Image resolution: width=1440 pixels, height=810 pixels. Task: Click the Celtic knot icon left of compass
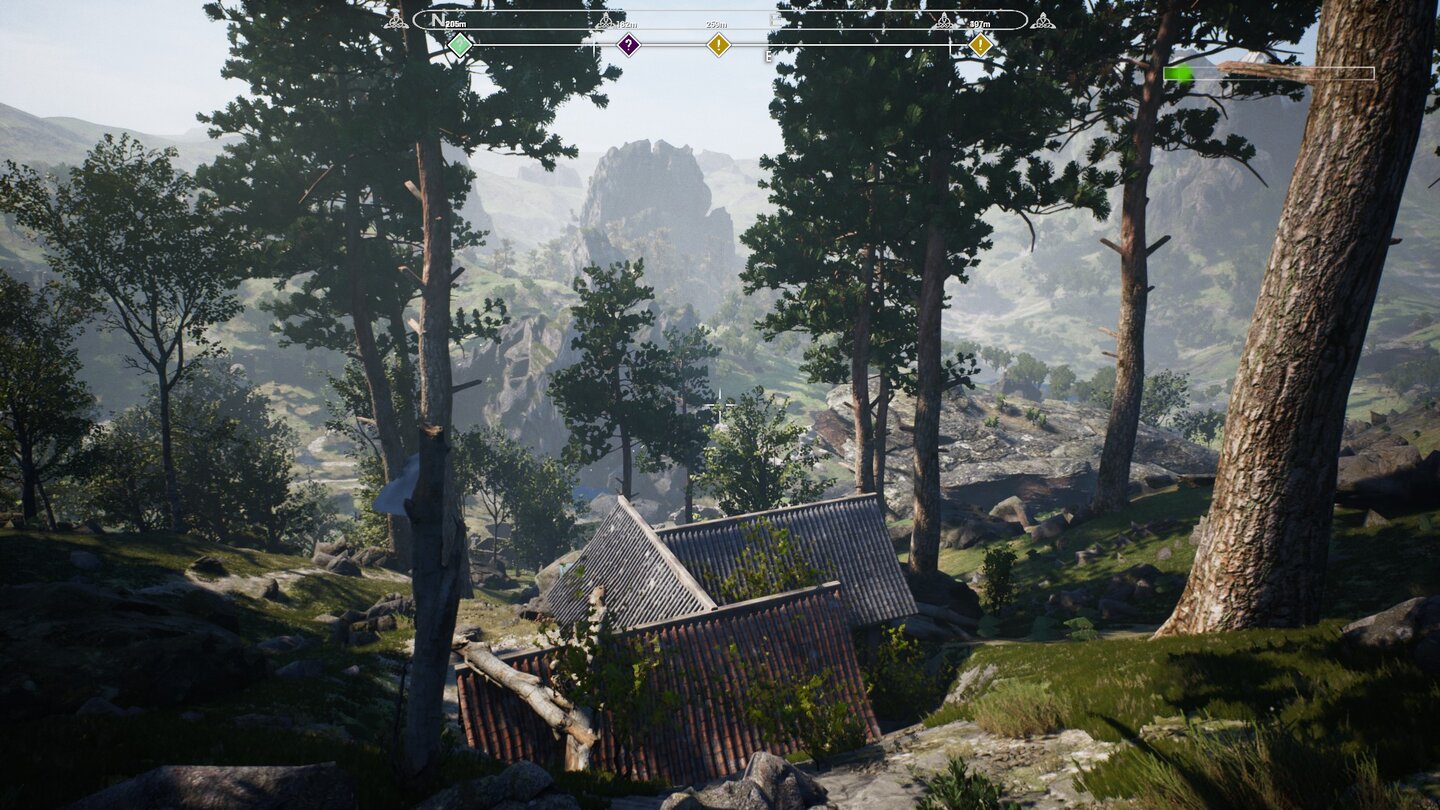tap(398, 22)
